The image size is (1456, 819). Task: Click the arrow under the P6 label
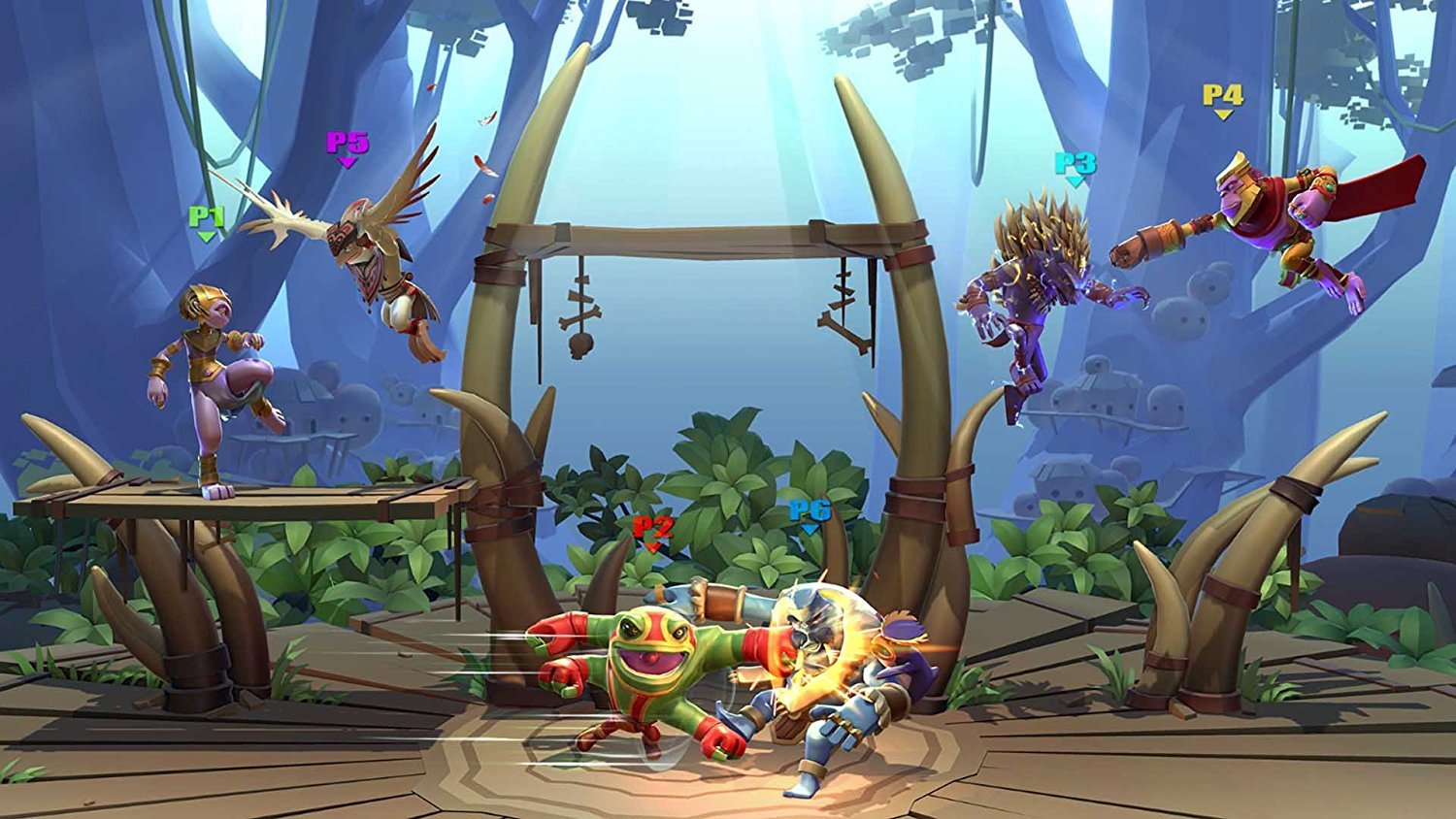(x=809, y=530)
